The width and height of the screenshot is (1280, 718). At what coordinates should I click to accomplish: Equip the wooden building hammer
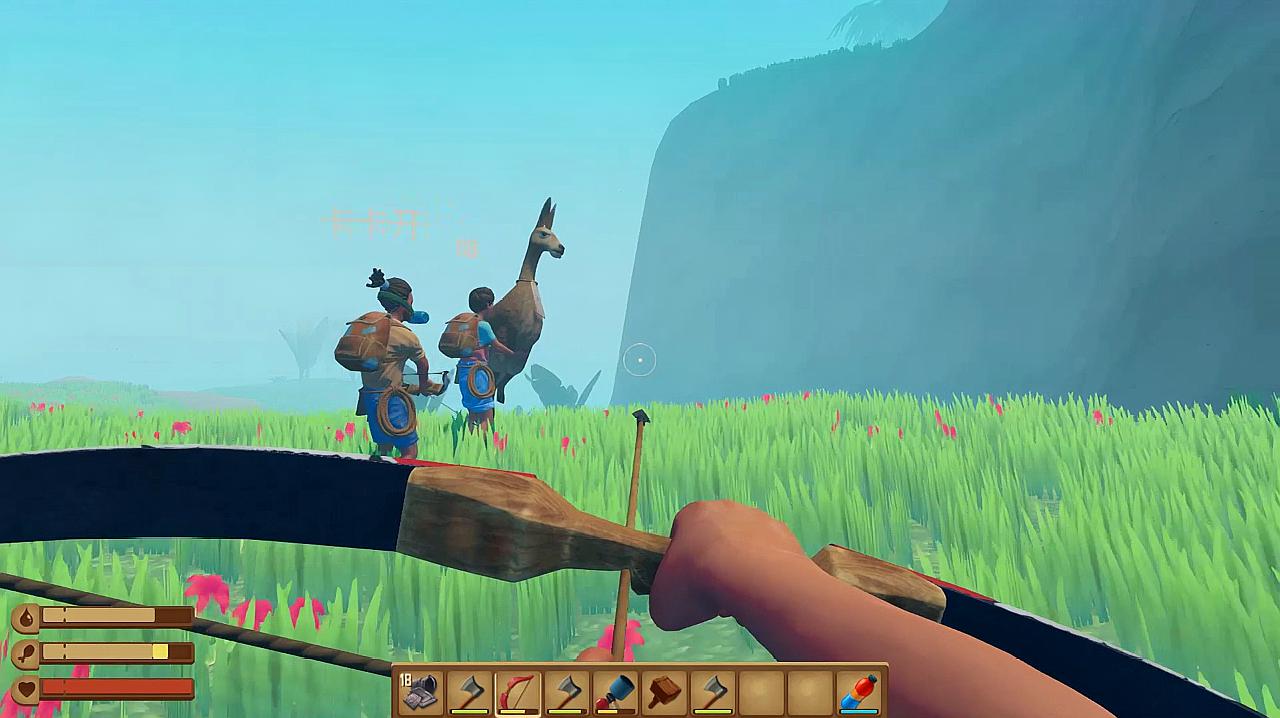(665, 691)
